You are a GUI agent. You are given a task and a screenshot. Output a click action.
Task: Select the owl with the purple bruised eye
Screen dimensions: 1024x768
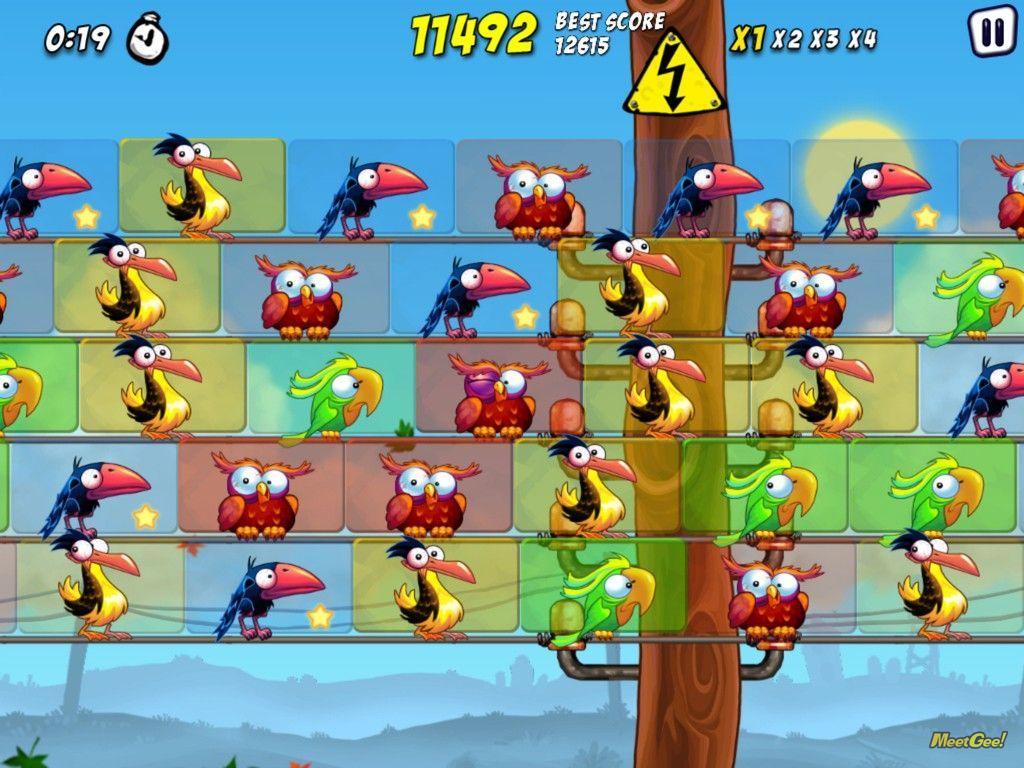[x=495, y=394]
